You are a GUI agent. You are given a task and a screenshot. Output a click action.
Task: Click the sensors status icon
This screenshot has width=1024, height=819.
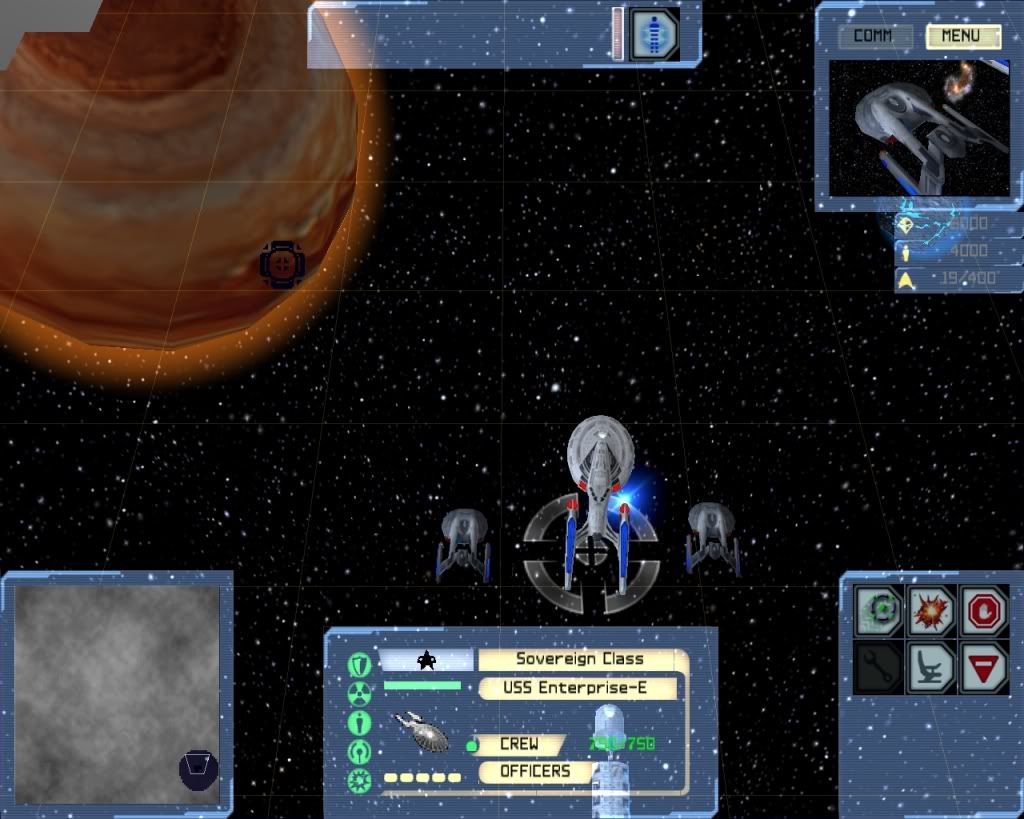[359, 751]
